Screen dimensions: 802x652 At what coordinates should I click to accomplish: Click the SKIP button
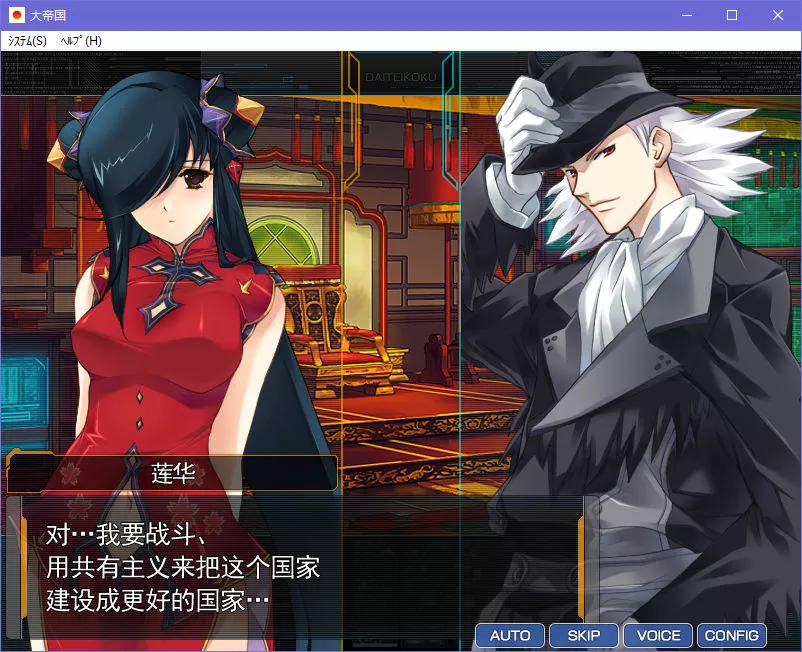[584, 635]
